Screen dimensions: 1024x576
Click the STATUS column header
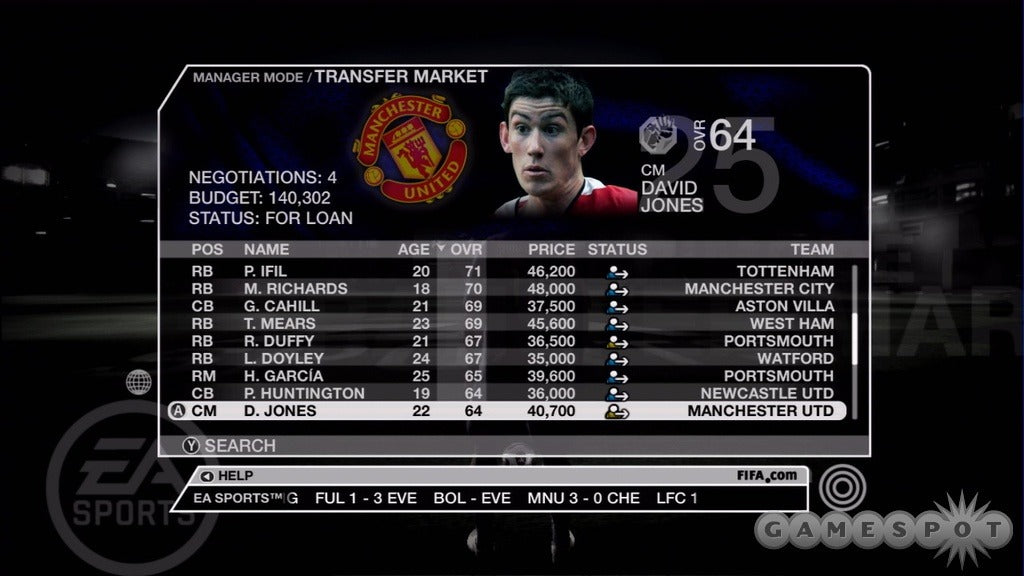[617, 249]
